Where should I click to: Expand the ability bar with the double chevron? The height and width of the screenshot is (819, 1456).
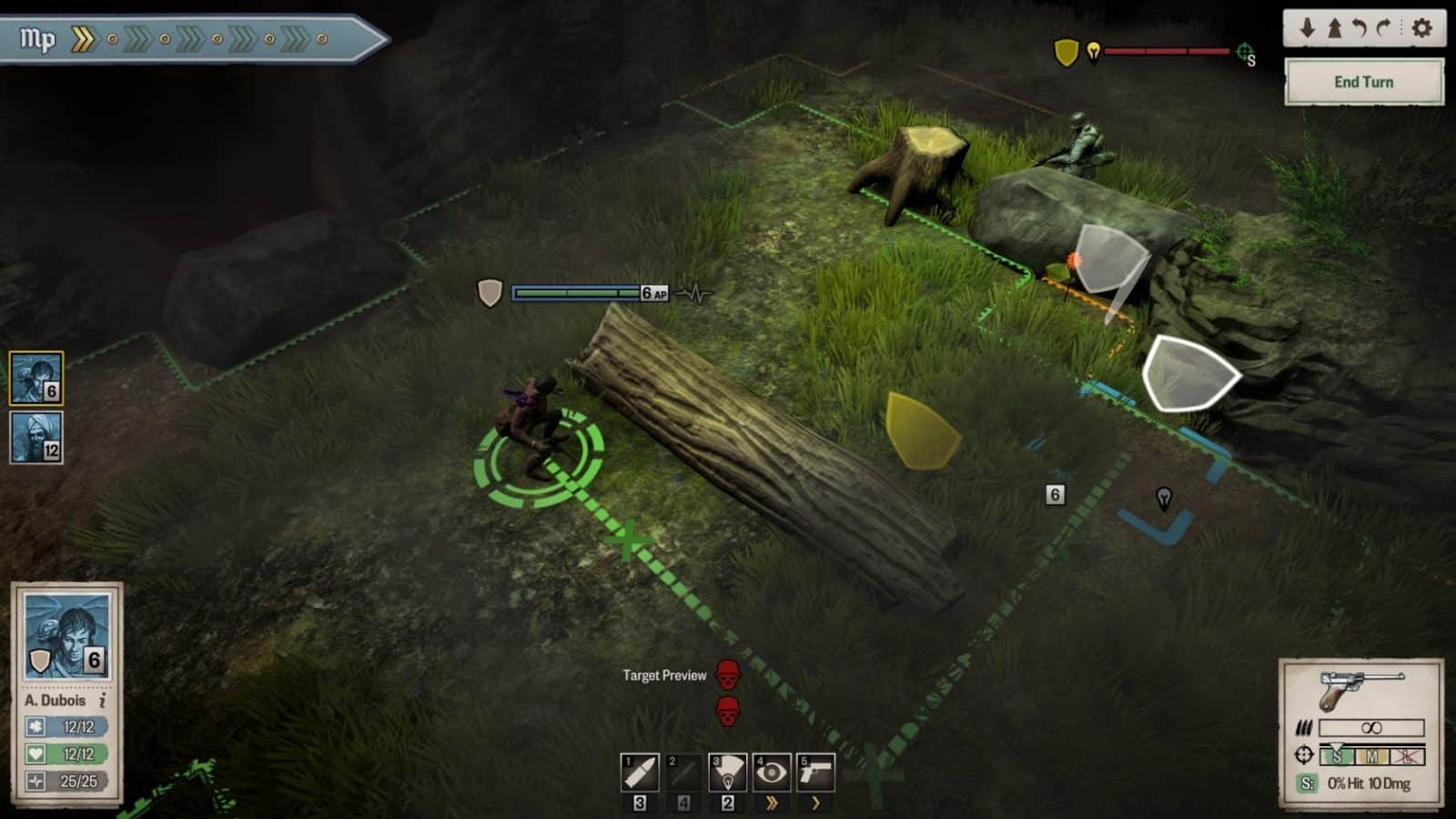(x=773, y=804)
